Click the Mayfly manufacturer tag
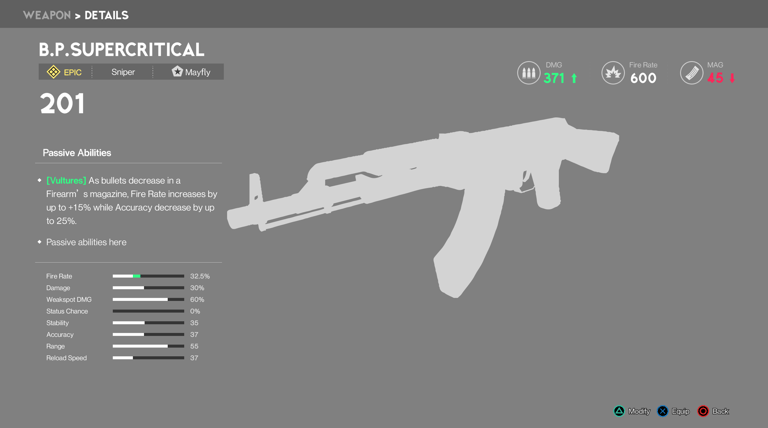768x428 pixels. coord(191,72)
